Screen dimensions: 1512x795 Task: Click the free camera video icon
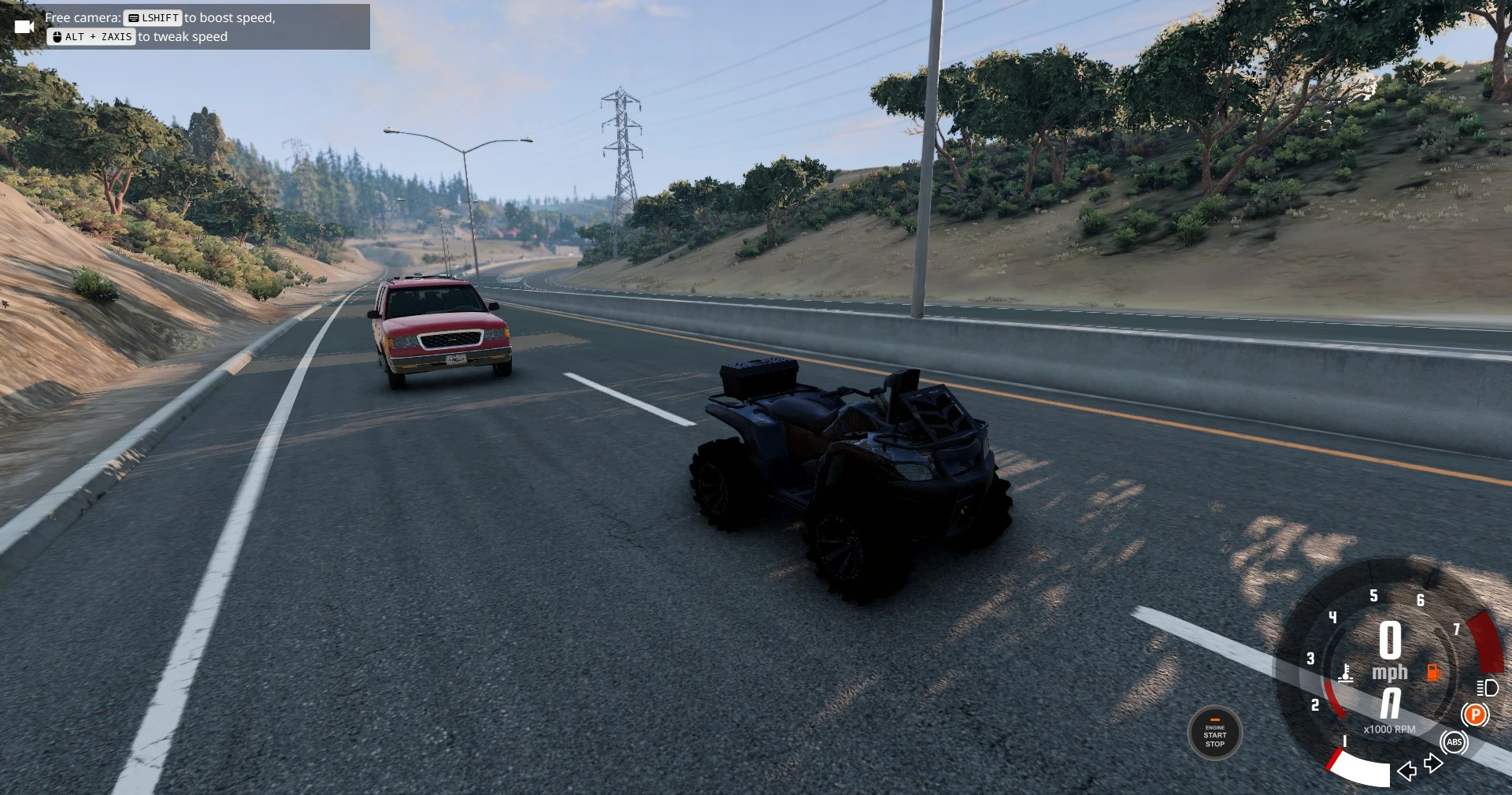pyautogui.click(x=25, y=26)
